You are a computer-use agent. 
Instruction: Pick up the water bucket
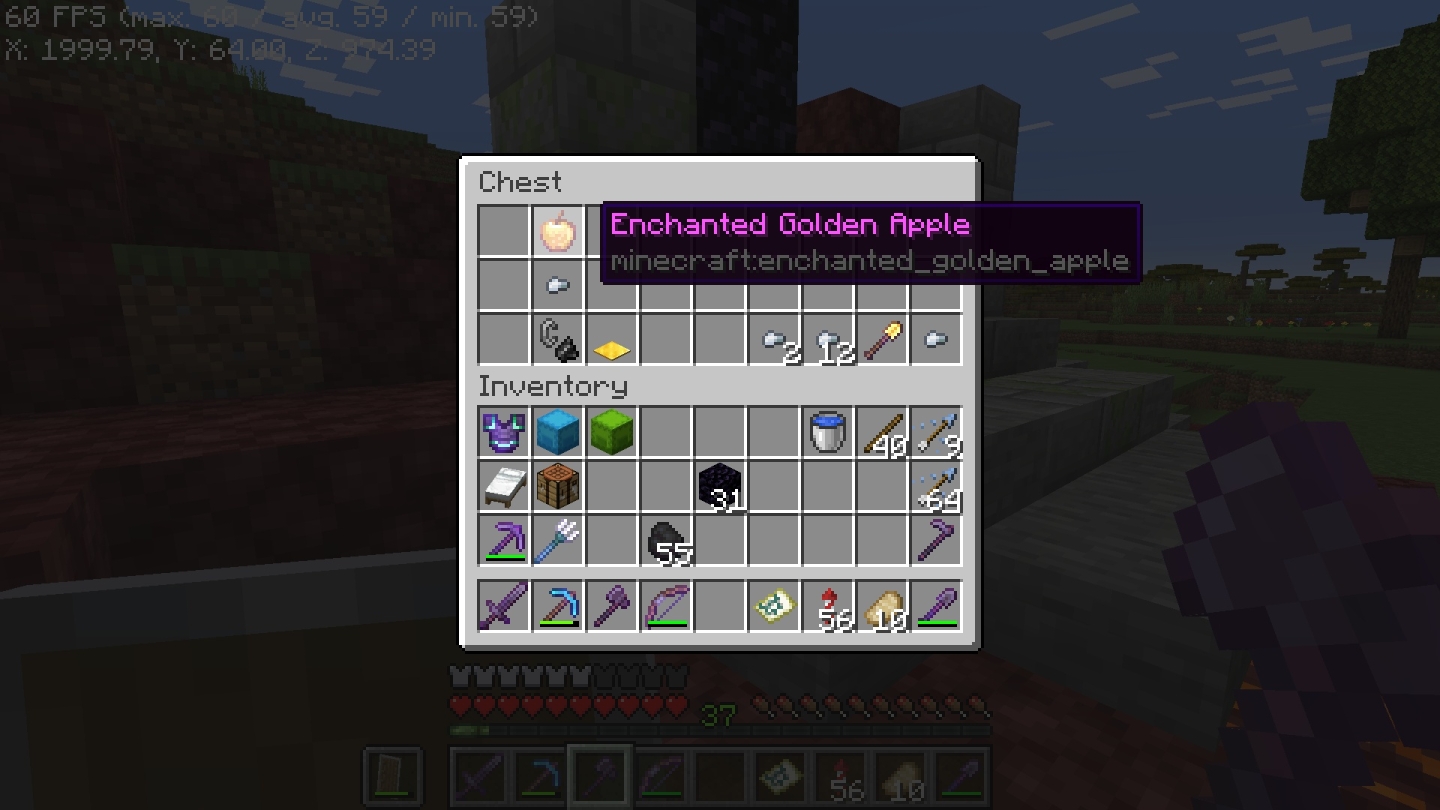click(x=828, y=432)
